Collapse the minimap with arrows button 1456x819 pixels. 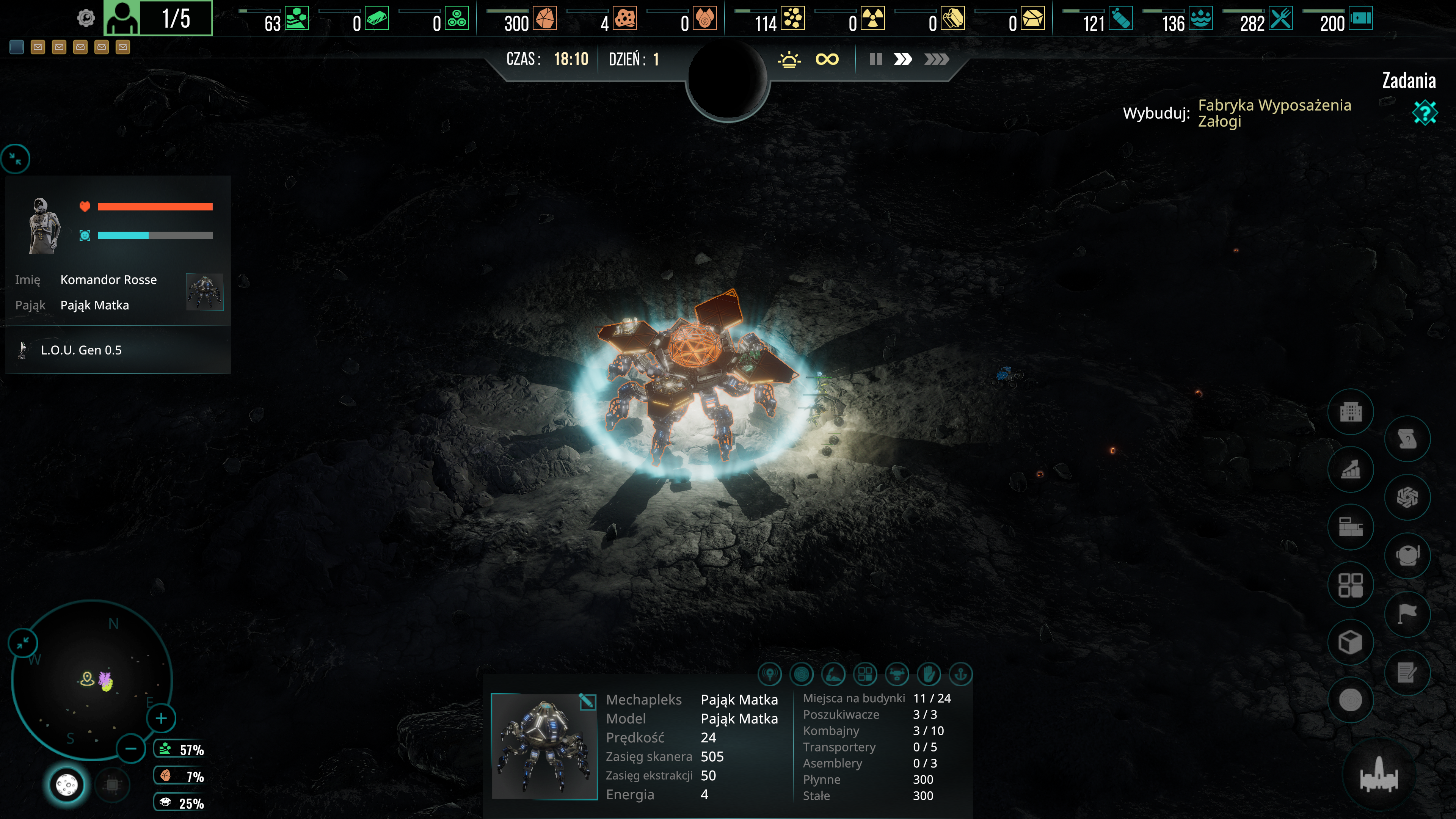[23, 643]
